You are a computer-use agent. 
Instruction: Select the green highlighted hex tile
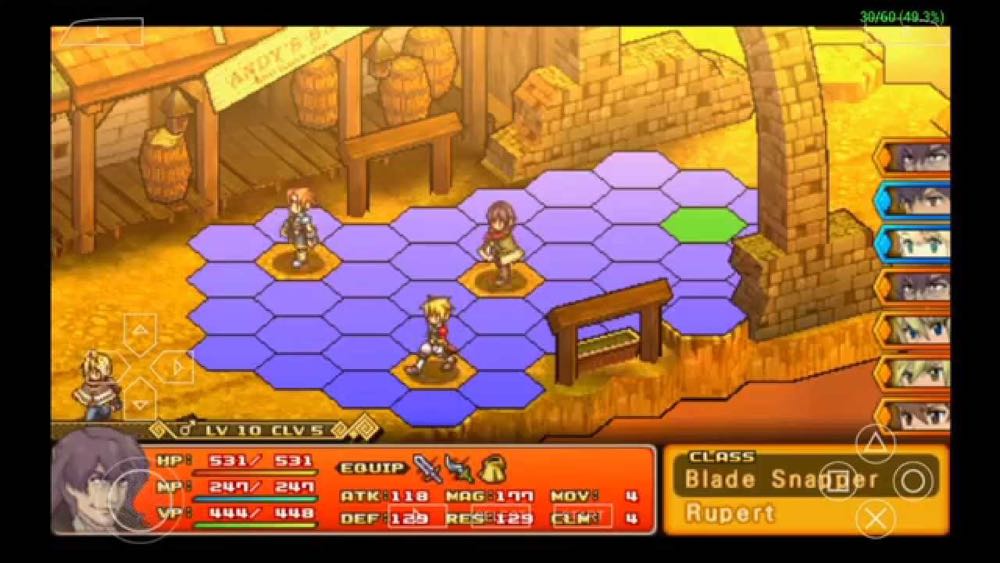pyautogui.click(x=703, y=224)
